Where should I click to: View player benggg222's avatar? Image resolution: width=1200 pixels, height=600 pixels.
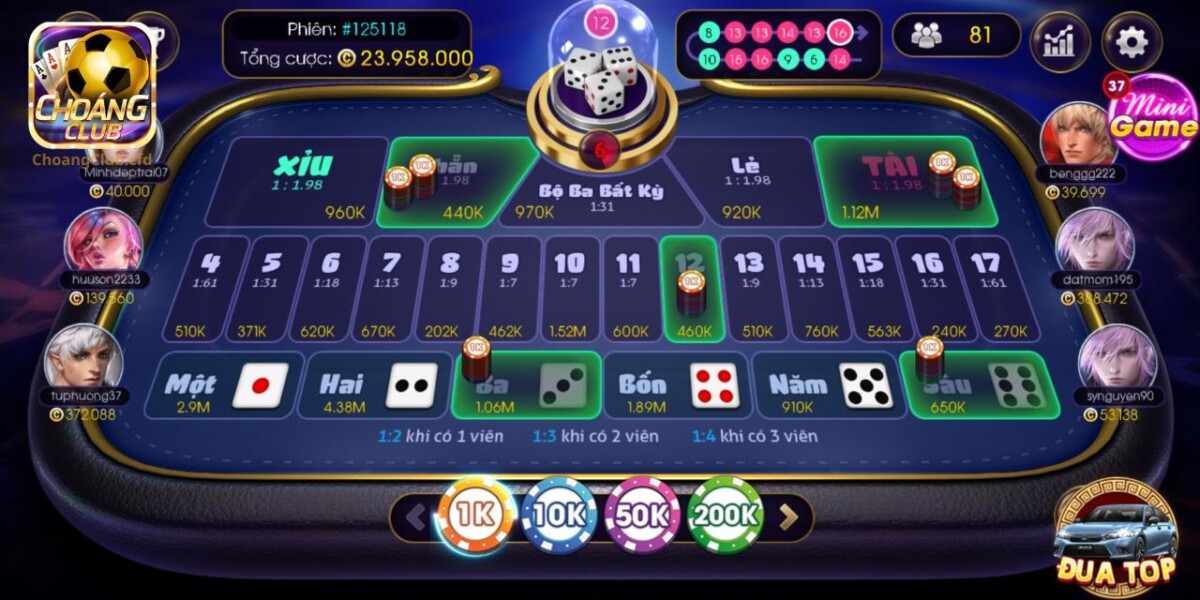click(x=1078, y=133)
